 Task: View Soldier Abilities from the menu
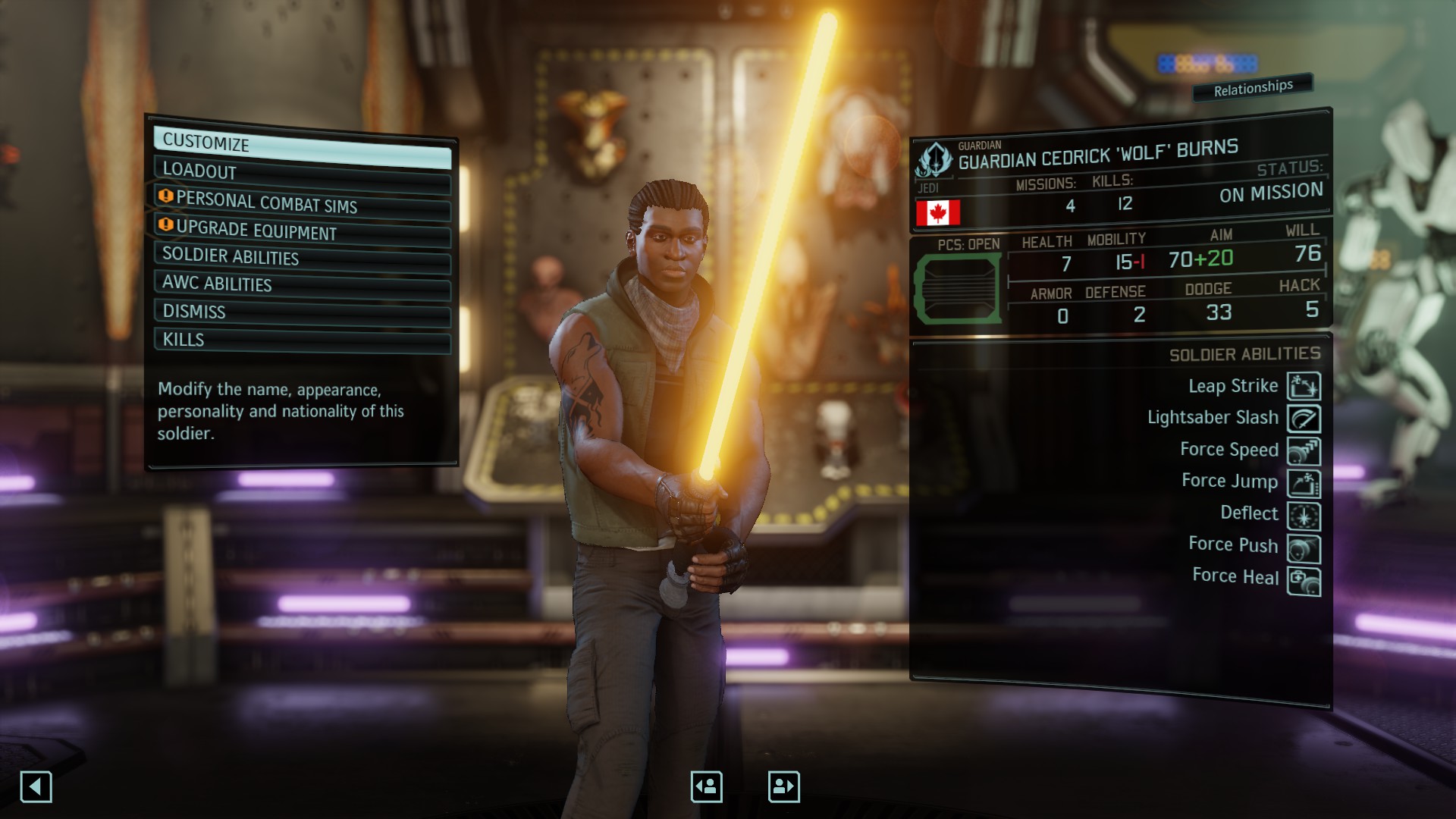[x=302, y=258]
